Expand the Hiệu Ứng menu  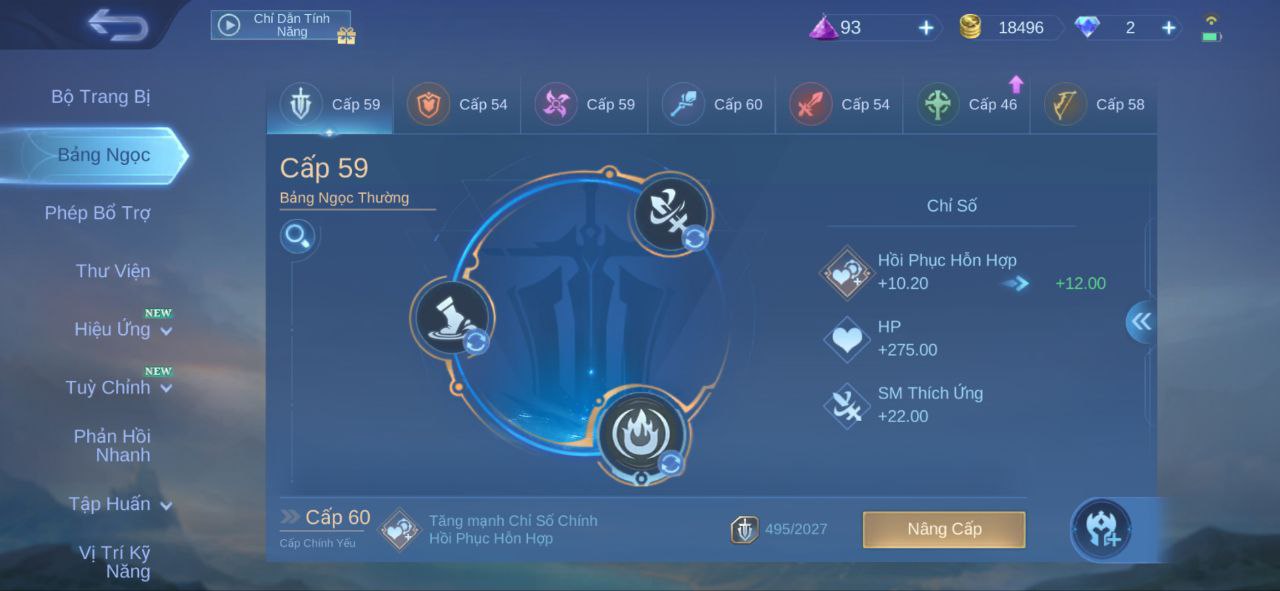click(x=122, y=329)
